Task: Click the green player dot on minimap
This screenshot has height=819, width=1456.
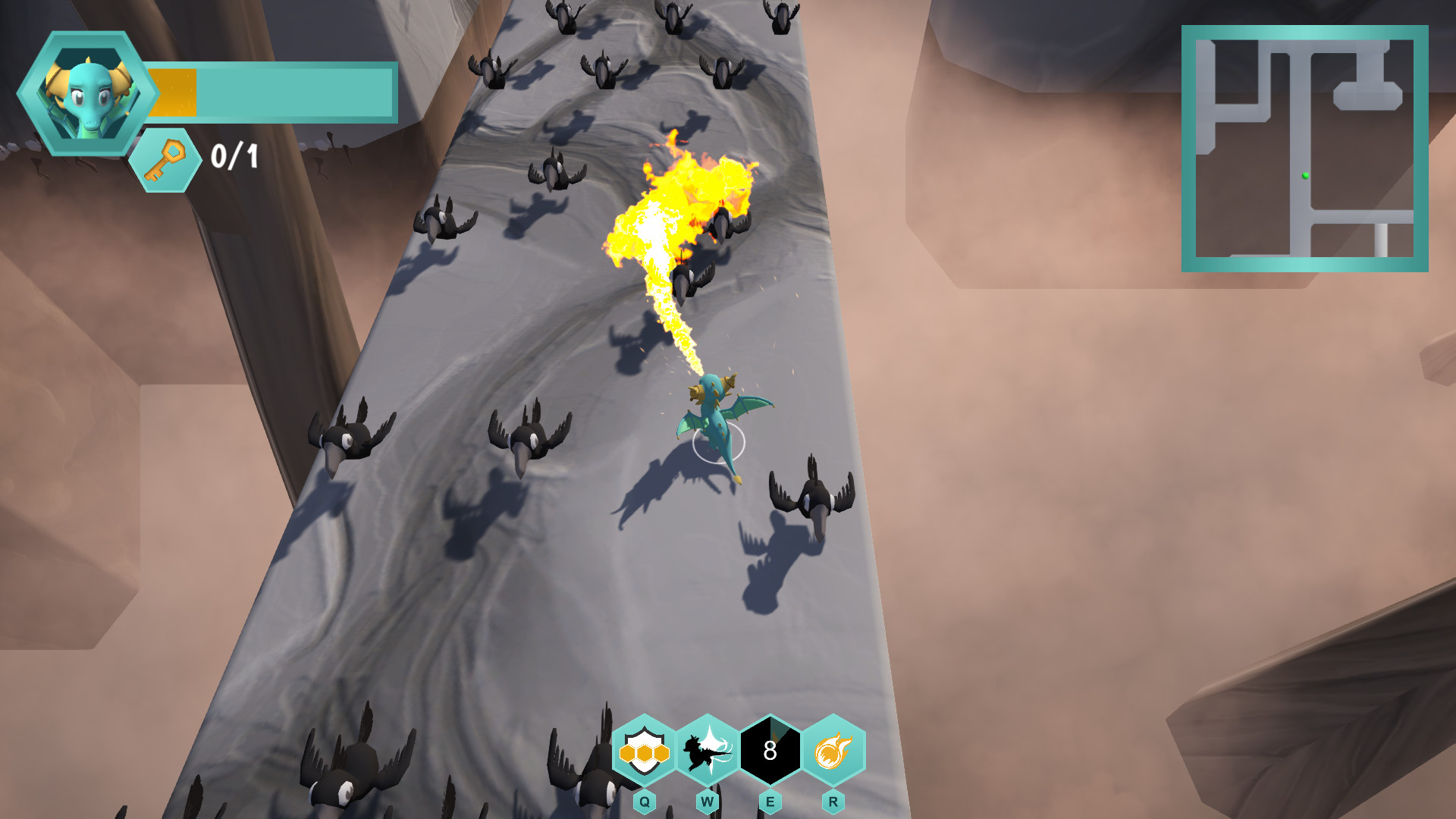Action: [1304, 176]
